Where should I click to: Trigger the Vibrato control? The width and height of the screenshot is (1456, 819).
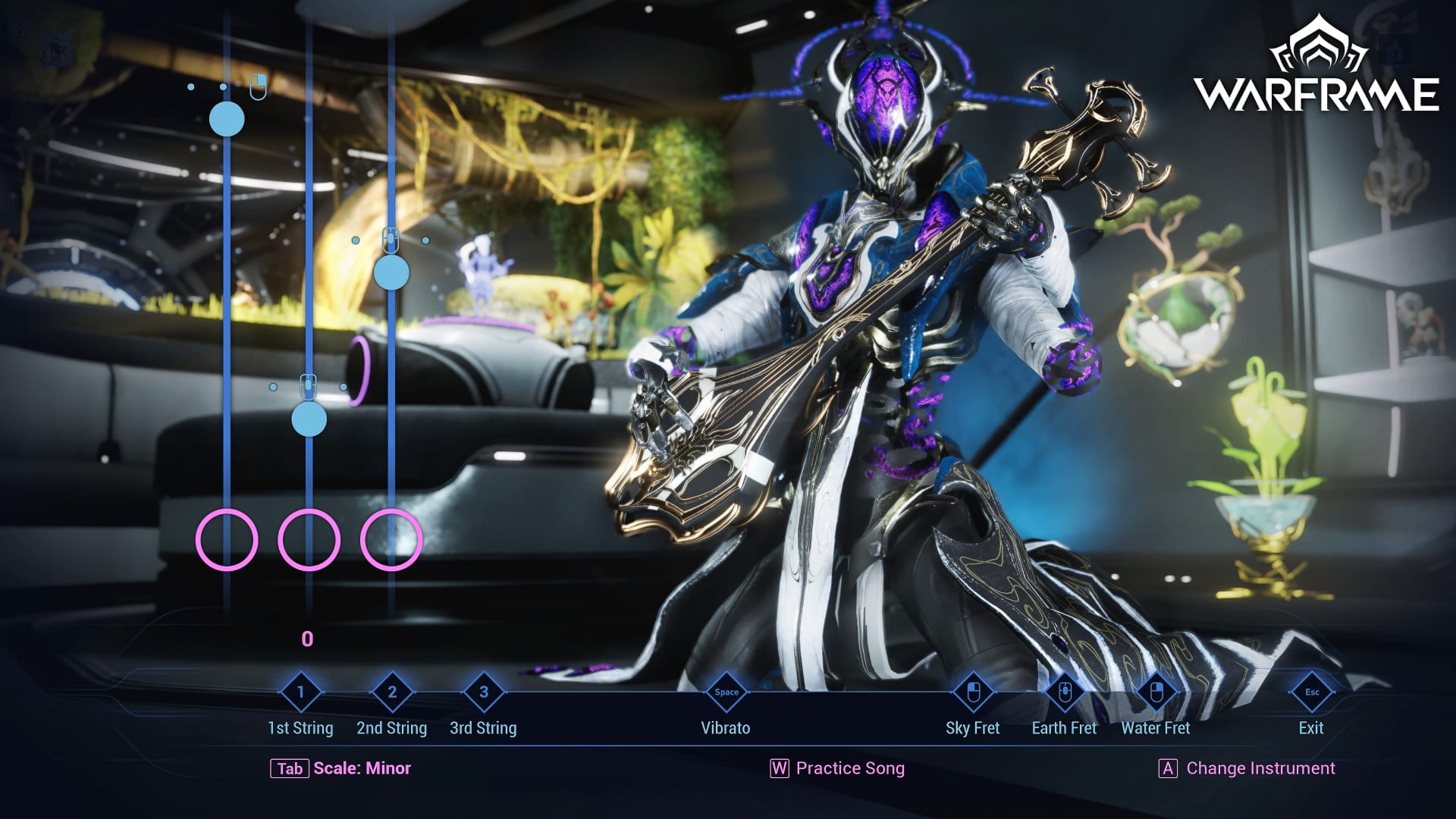coord(726,692)
